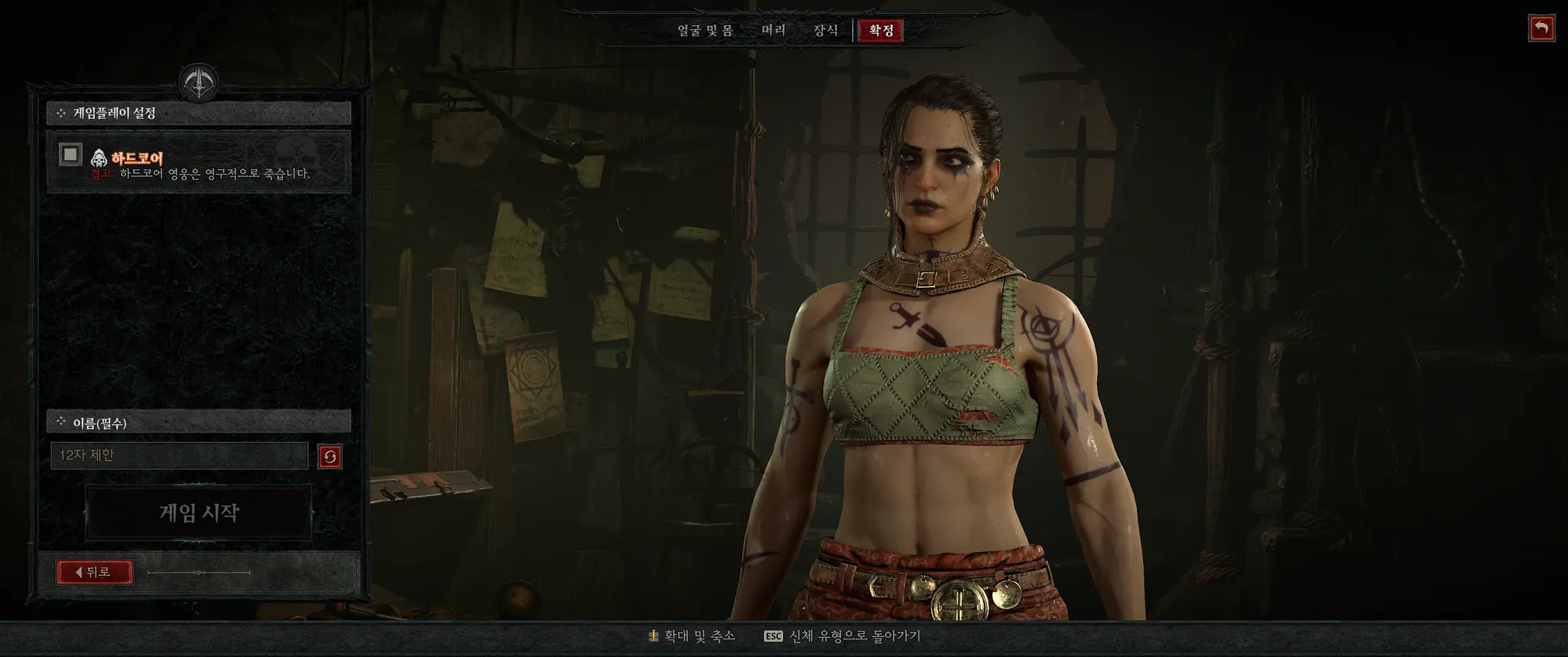Image resolution: width=1568 pixels, height=657 pixels.
Task: Enable the 하드코어 mode checkbox
Action: 70,155
